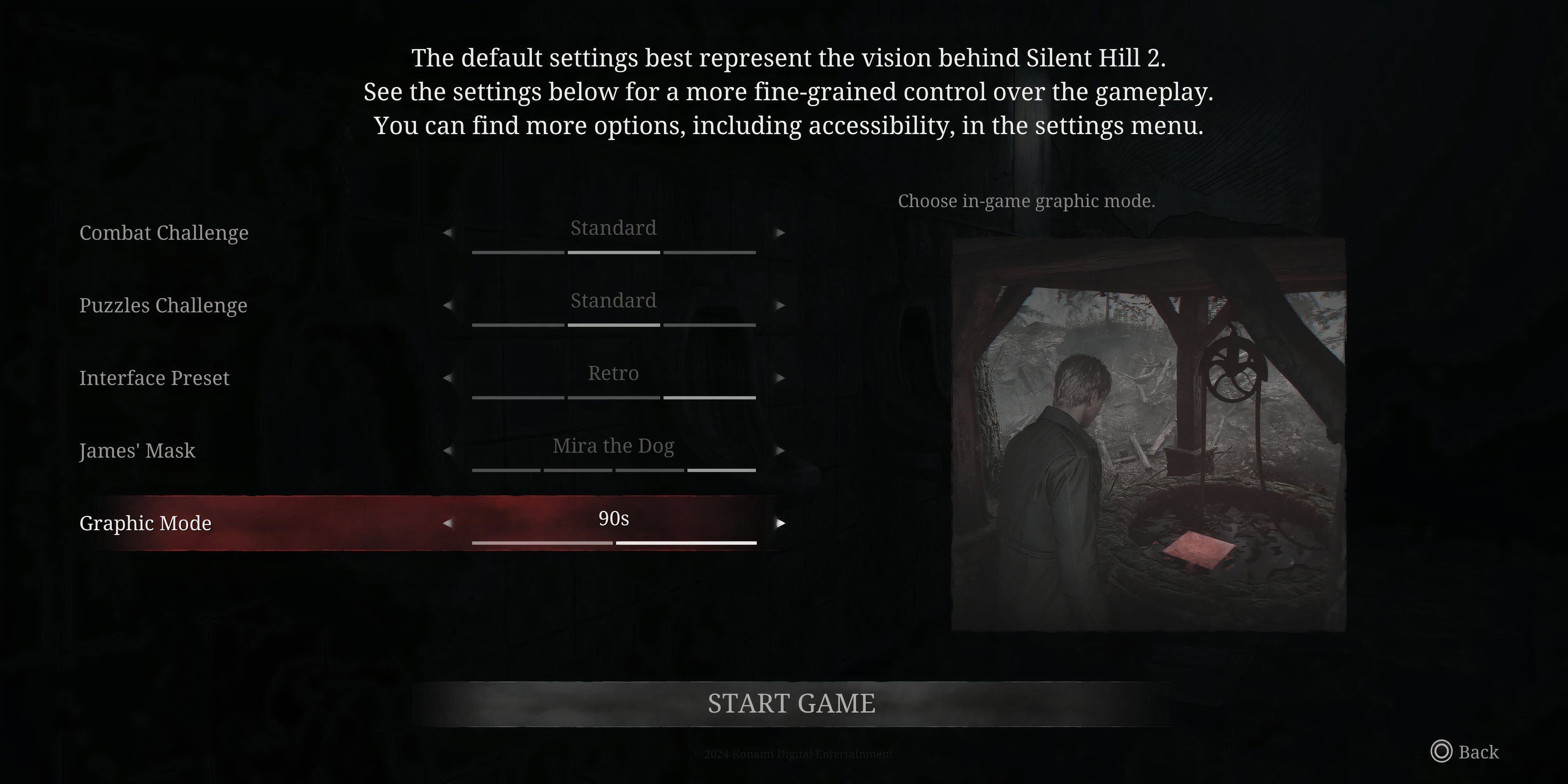Increase Puzzles Challenge with right arrow
Image resolution: width=1568 pixels, height=784 pixels.
point(780,305)
